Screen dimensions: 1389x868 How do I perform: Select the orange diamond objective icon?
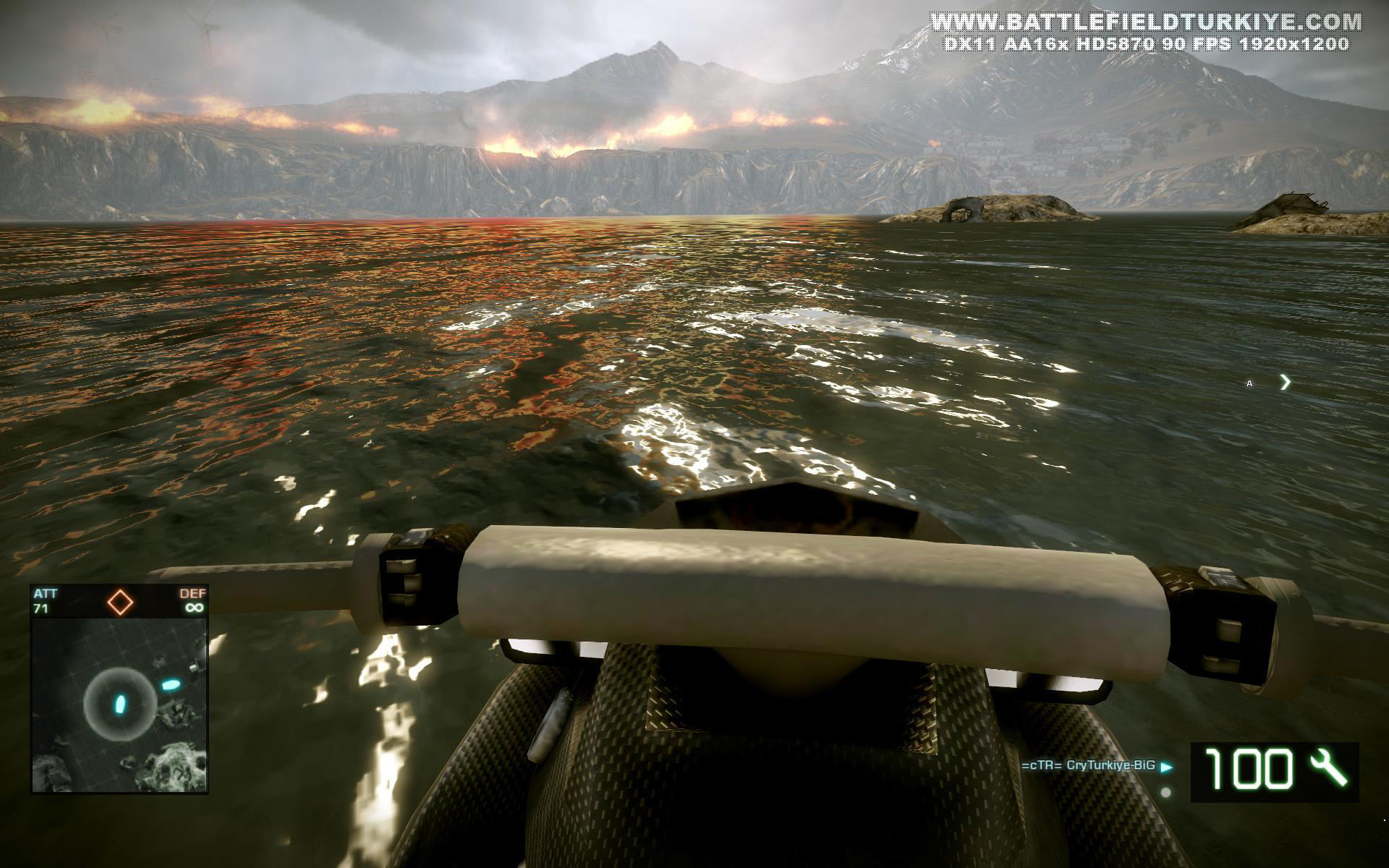(x=120, y=602)
